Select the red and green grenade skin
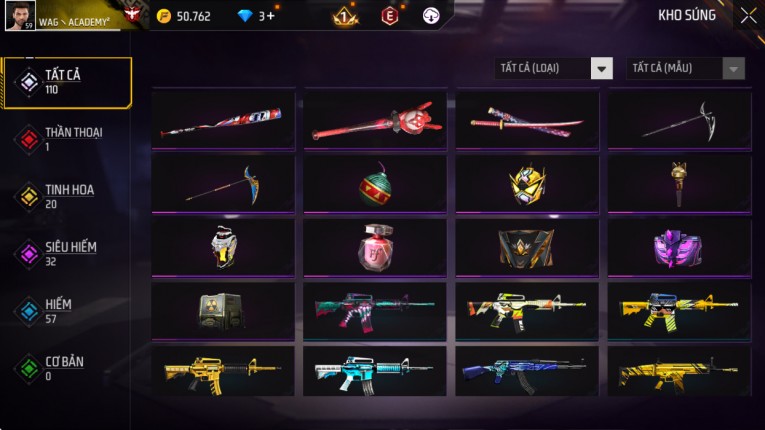Screen dimensions: 765x430 pyautogui.click(x=375, y=184)
